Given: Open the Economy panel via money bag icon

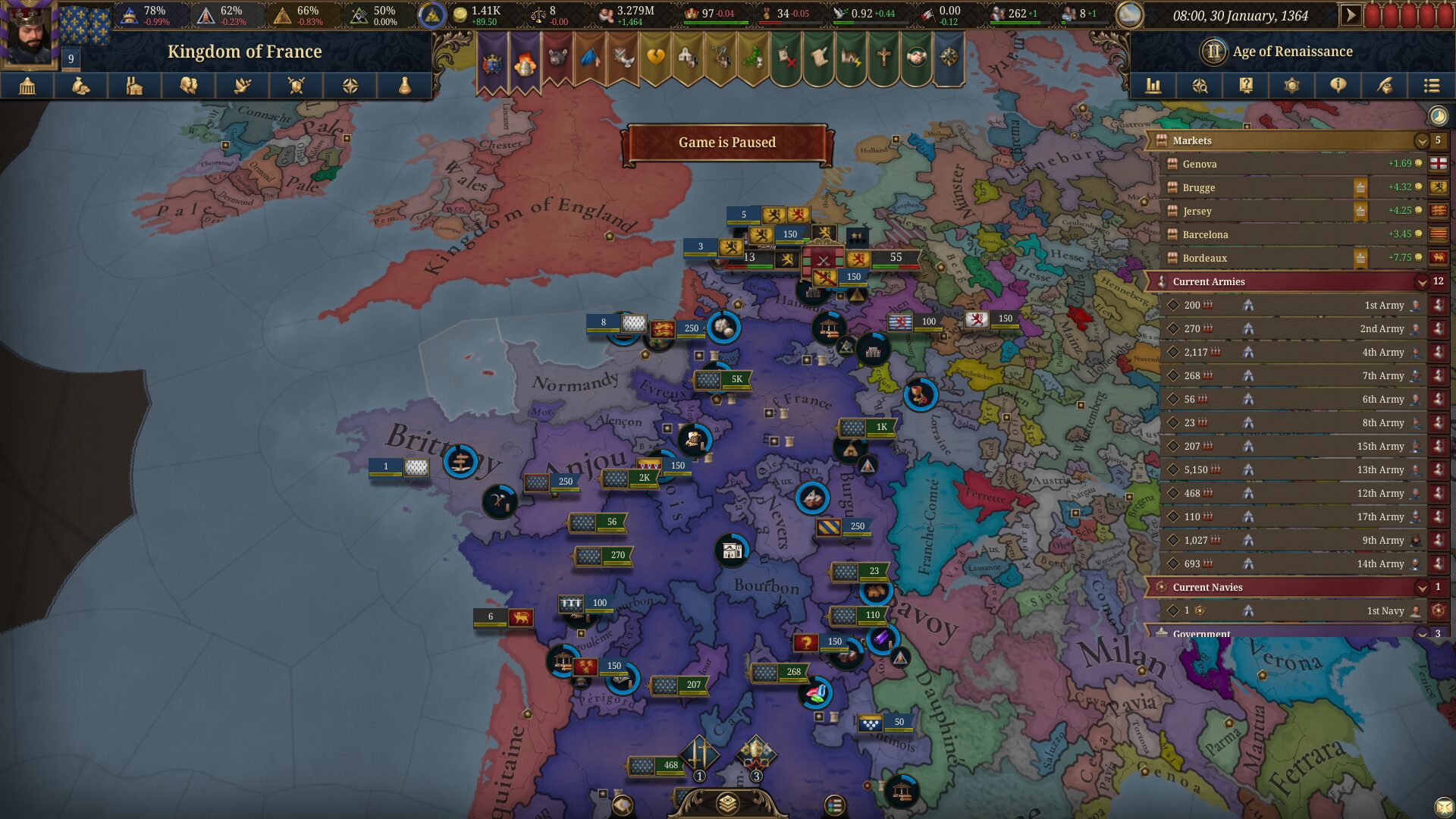Looking at the screenshot, I should click(x=81, y=86).
